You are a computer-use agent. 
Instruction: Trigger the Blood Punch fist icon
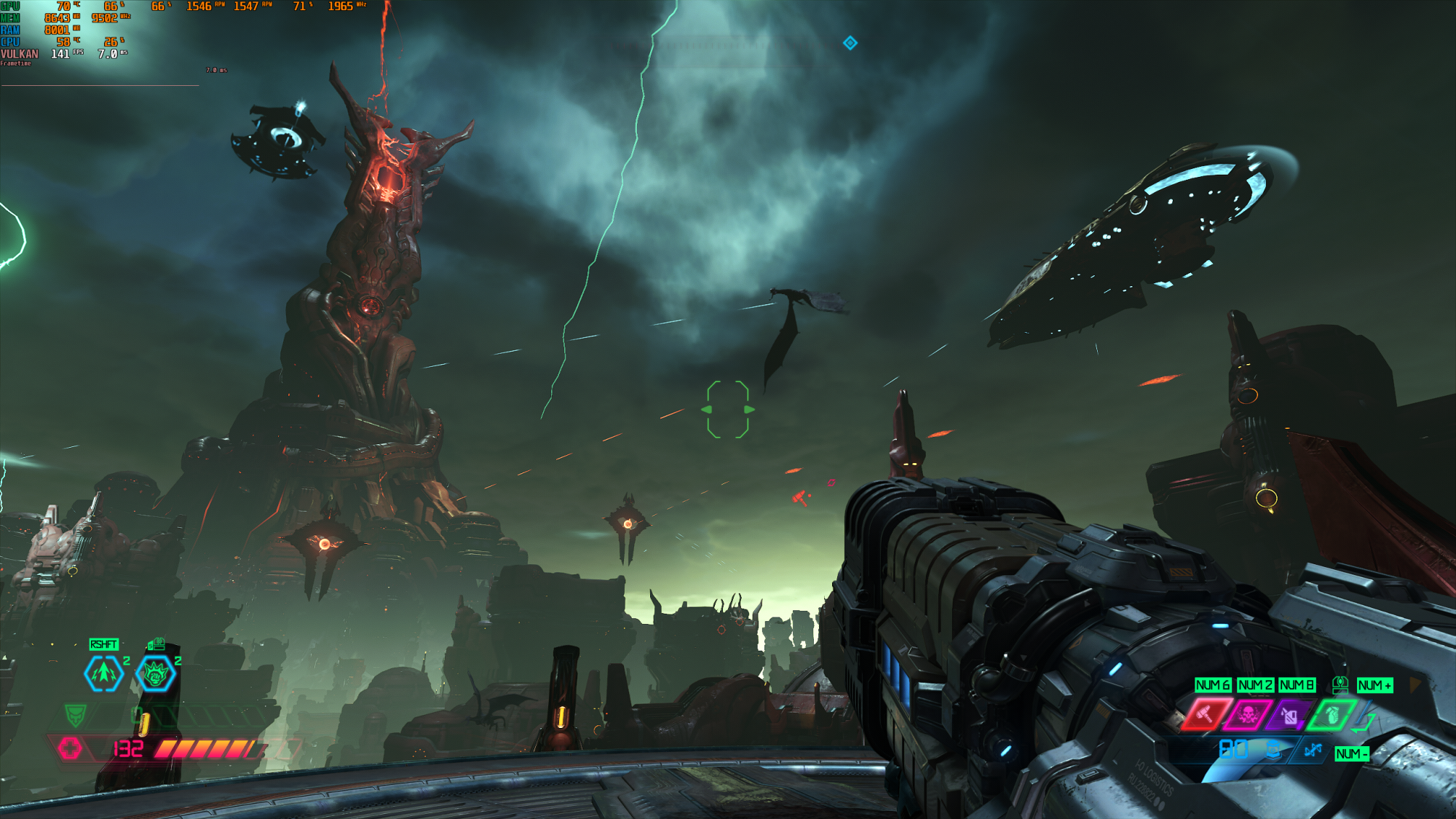tap(155, 674)
